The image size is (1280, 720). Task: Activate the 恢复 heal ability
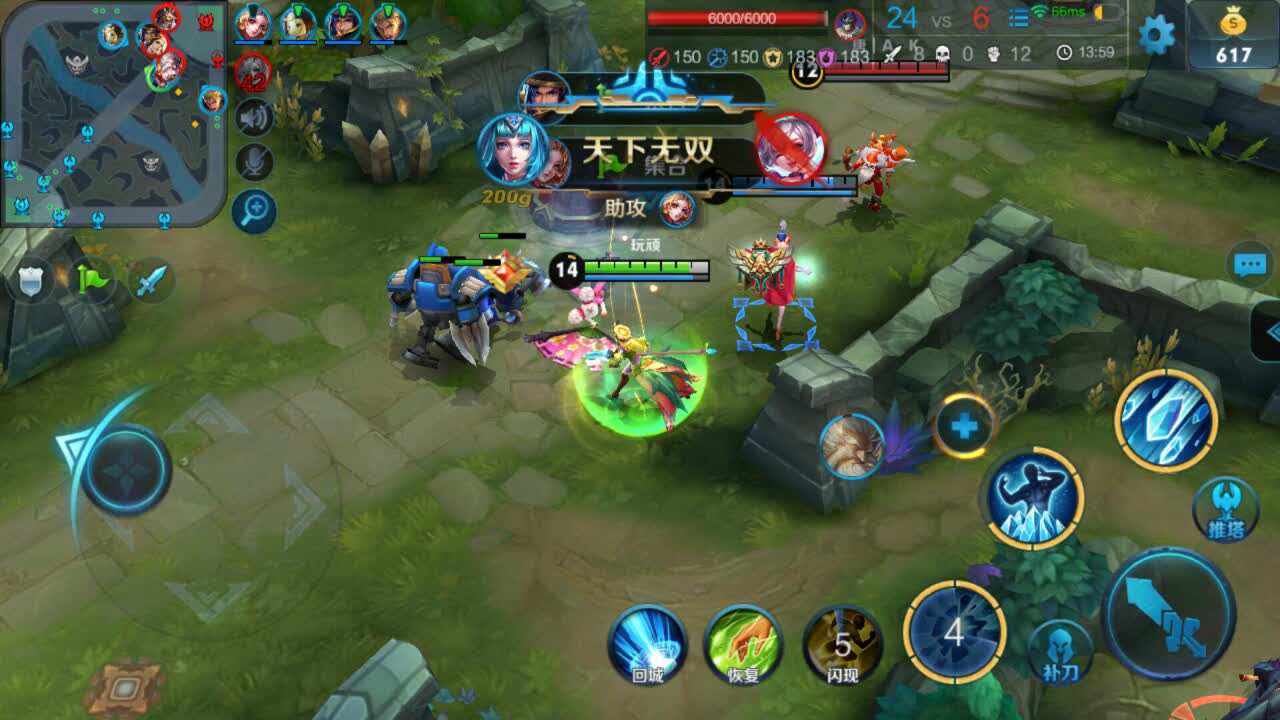tap(742, 643)
